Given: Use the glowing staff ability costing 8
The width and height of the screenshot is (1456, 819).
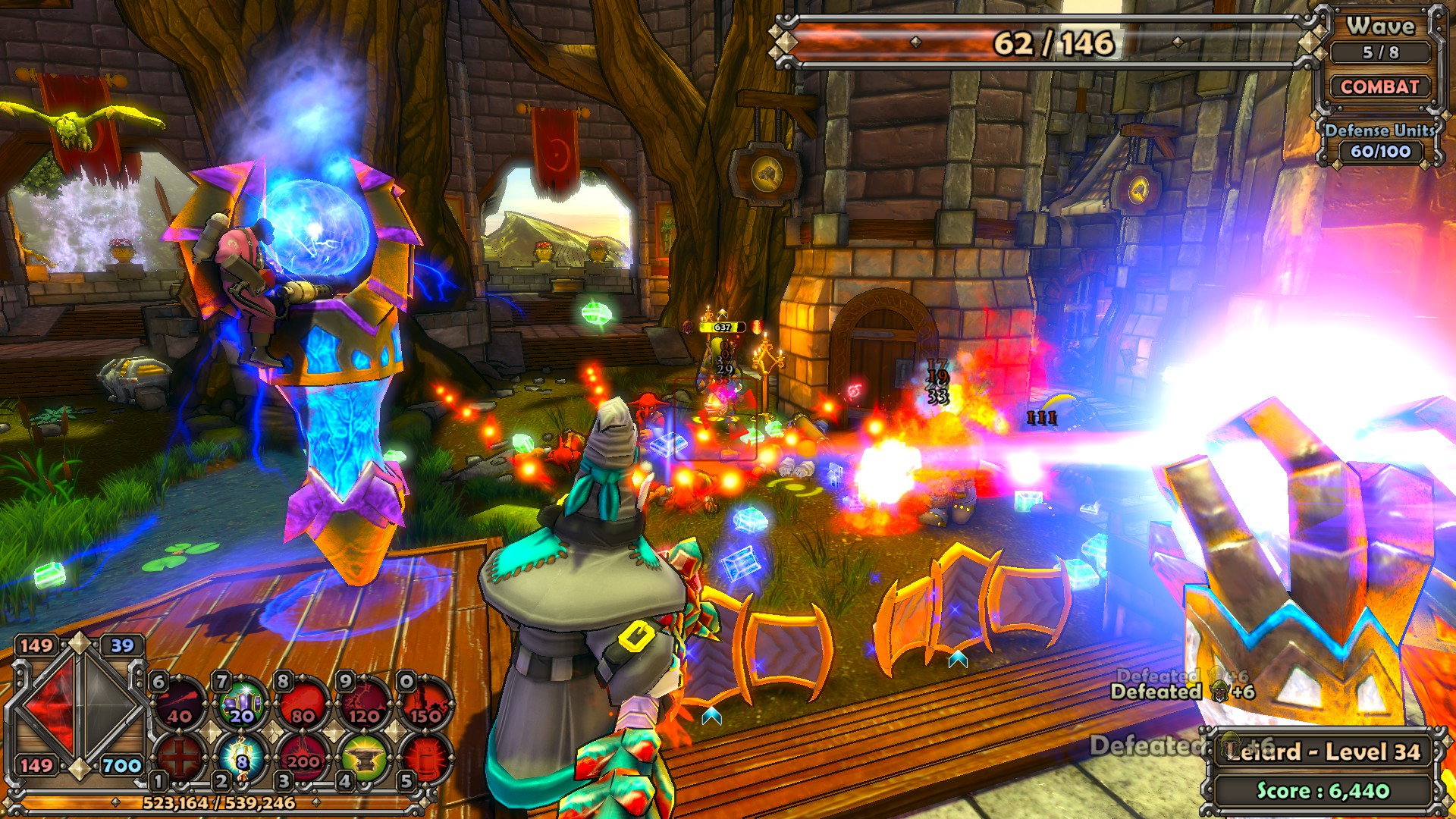Looking at the screenshot, I should [242, 757].
